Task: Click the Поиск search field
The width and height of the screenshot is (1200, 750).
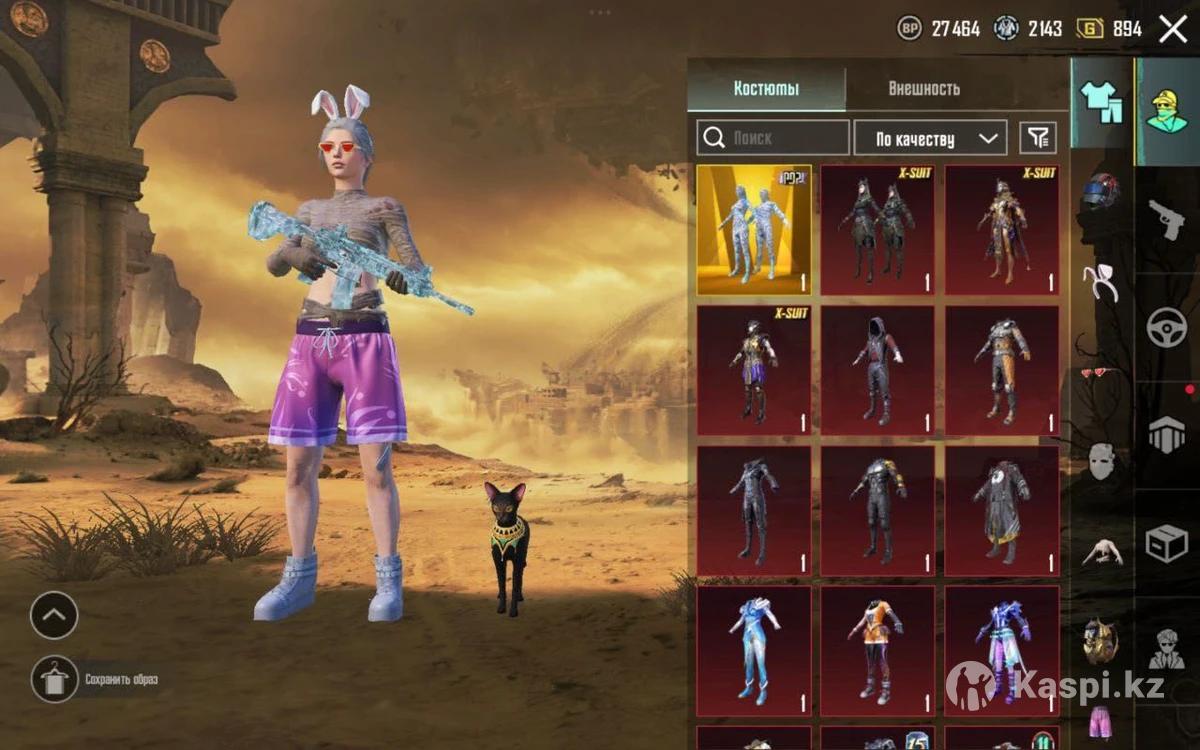Action: 773,138
